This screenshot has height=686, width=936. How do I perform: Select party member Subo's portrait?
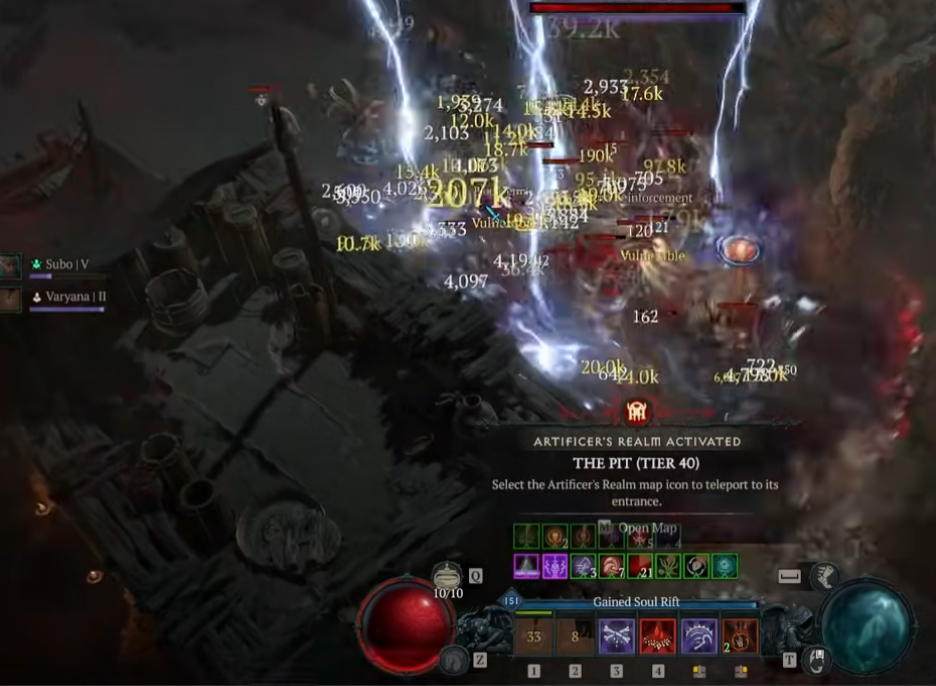click(x=11, y=266)
